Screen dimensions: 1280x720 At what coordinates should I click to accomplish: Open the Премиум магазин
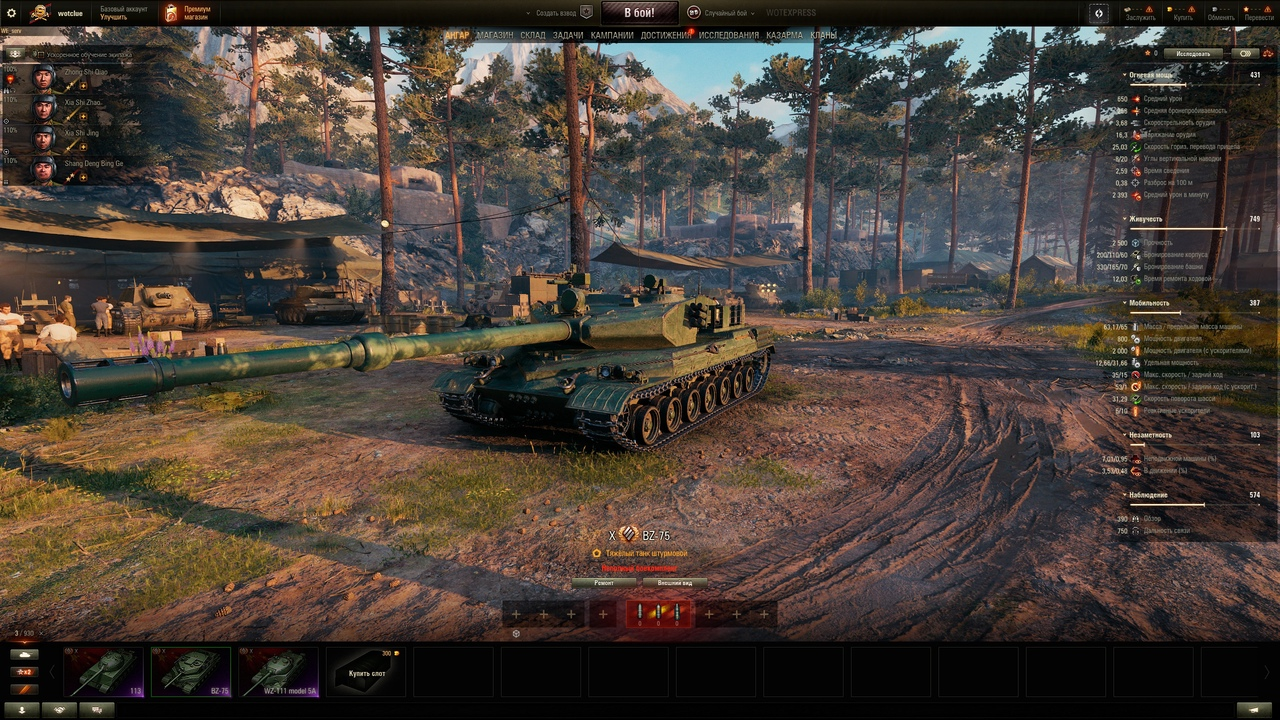(x=188, y=13)
